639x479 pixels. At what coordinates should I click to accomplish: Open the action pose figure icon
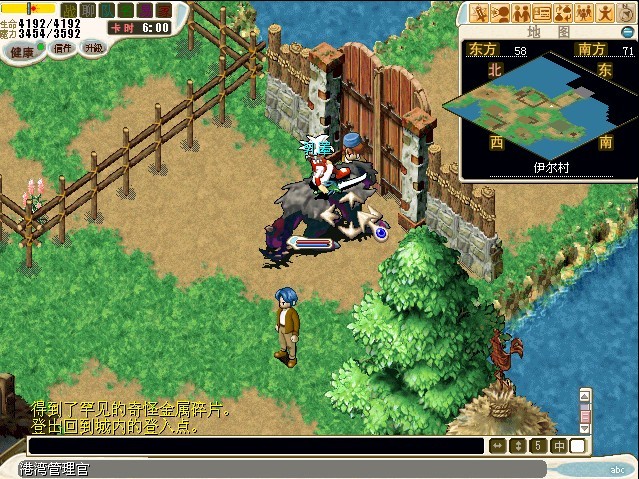click(x=604, y=13)
